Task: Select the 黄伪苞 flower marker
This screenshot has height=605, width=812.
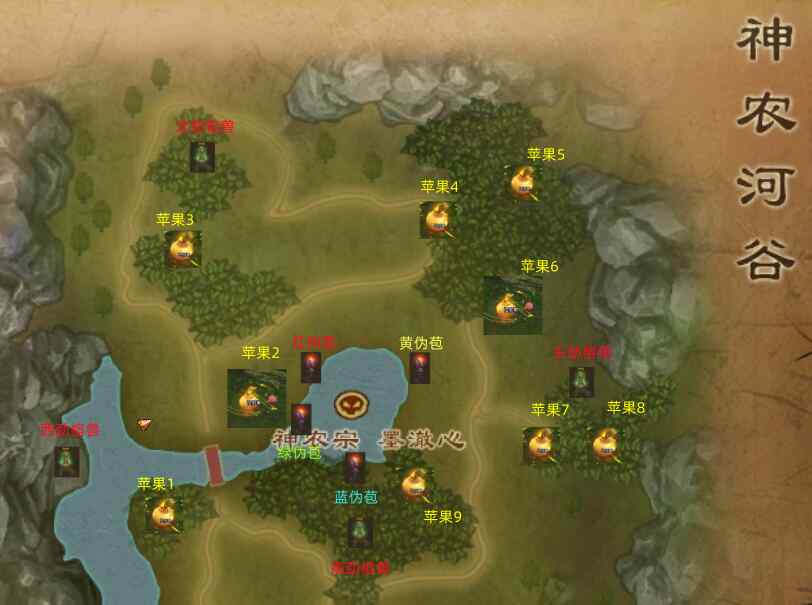Action: click(x=419, y=367)
